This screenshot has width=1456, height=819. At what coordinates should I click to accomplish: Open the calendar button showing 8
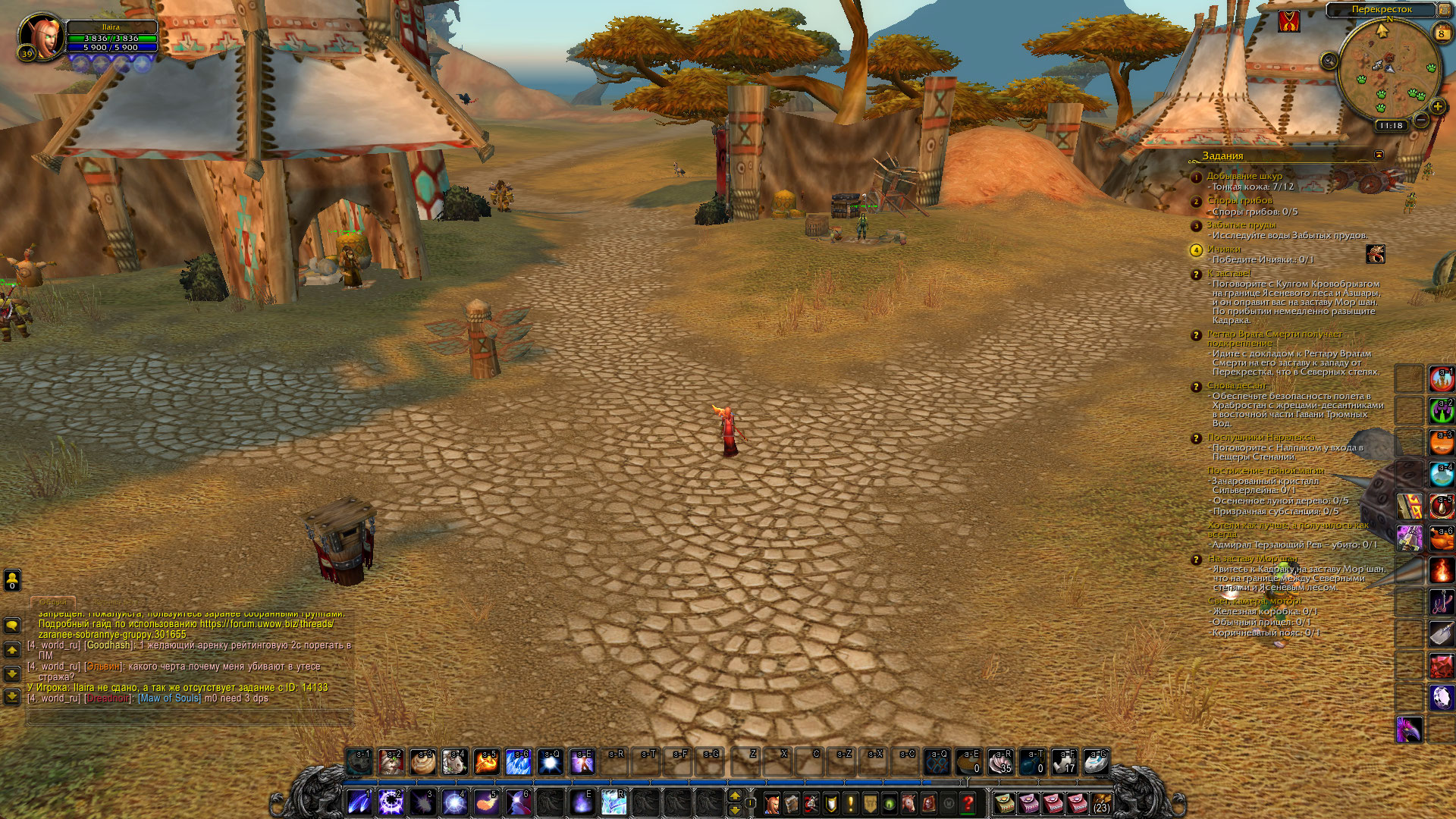[1441, 33]
